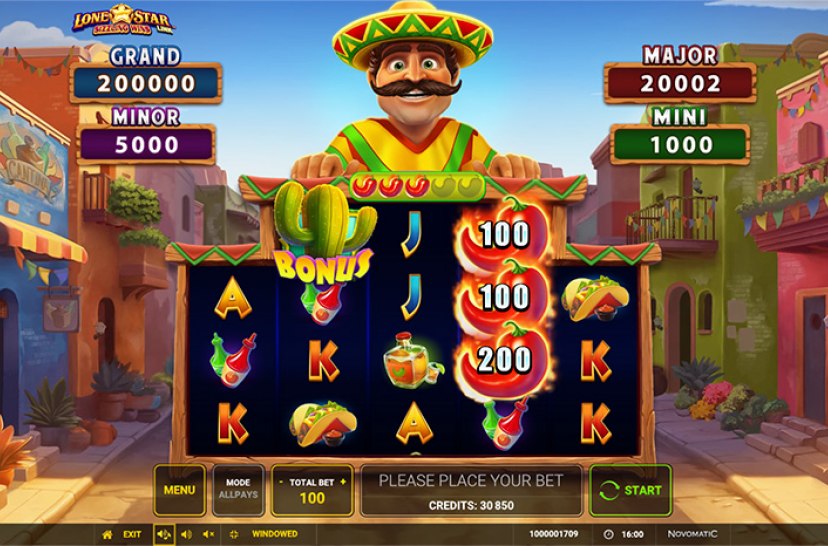
Task: Open the yellow MENU button
Action: [179, 490]
